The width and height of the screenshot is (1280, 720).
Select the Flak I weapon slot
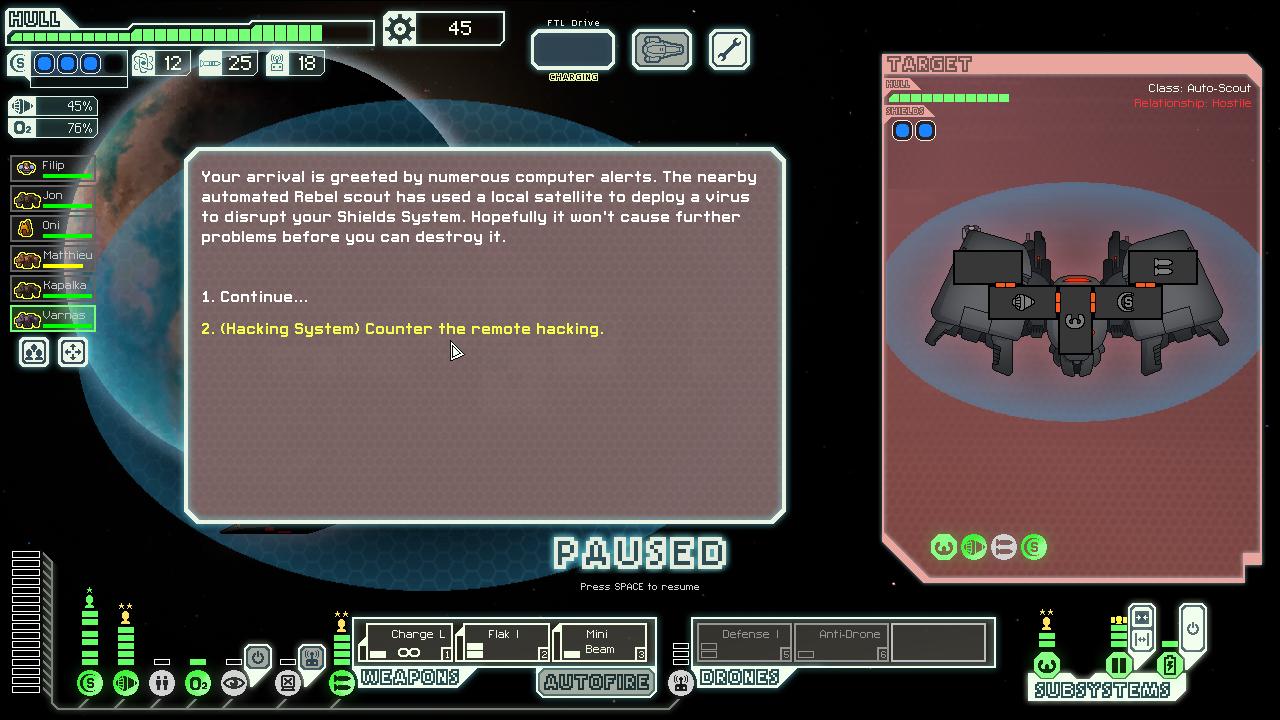(x=503, y=642)
